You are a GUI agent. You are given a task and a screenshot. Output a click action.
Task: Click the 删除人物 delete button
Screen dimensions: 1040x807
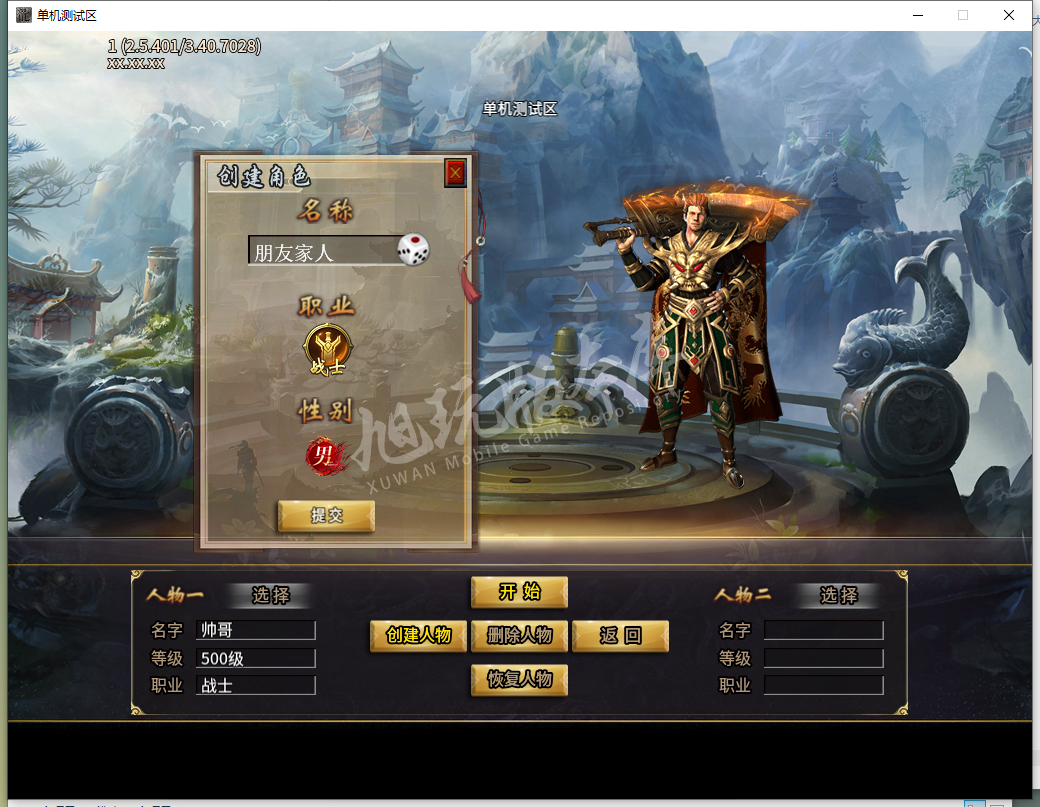click(x=519, y=636)
